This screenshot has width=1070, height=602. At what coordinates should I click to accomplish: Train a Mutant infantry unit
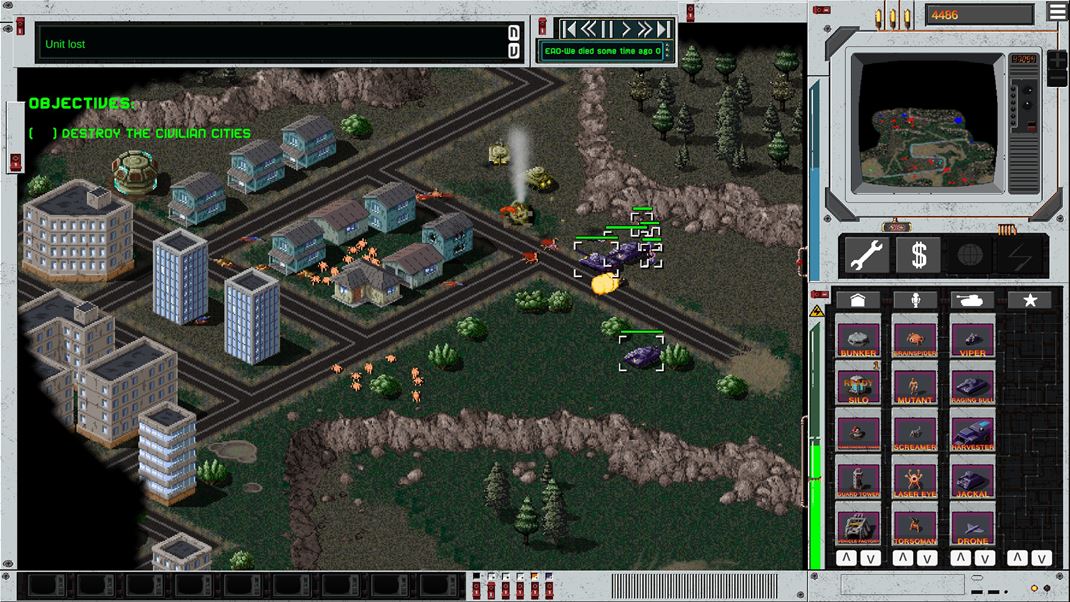[x=915, y=384]
